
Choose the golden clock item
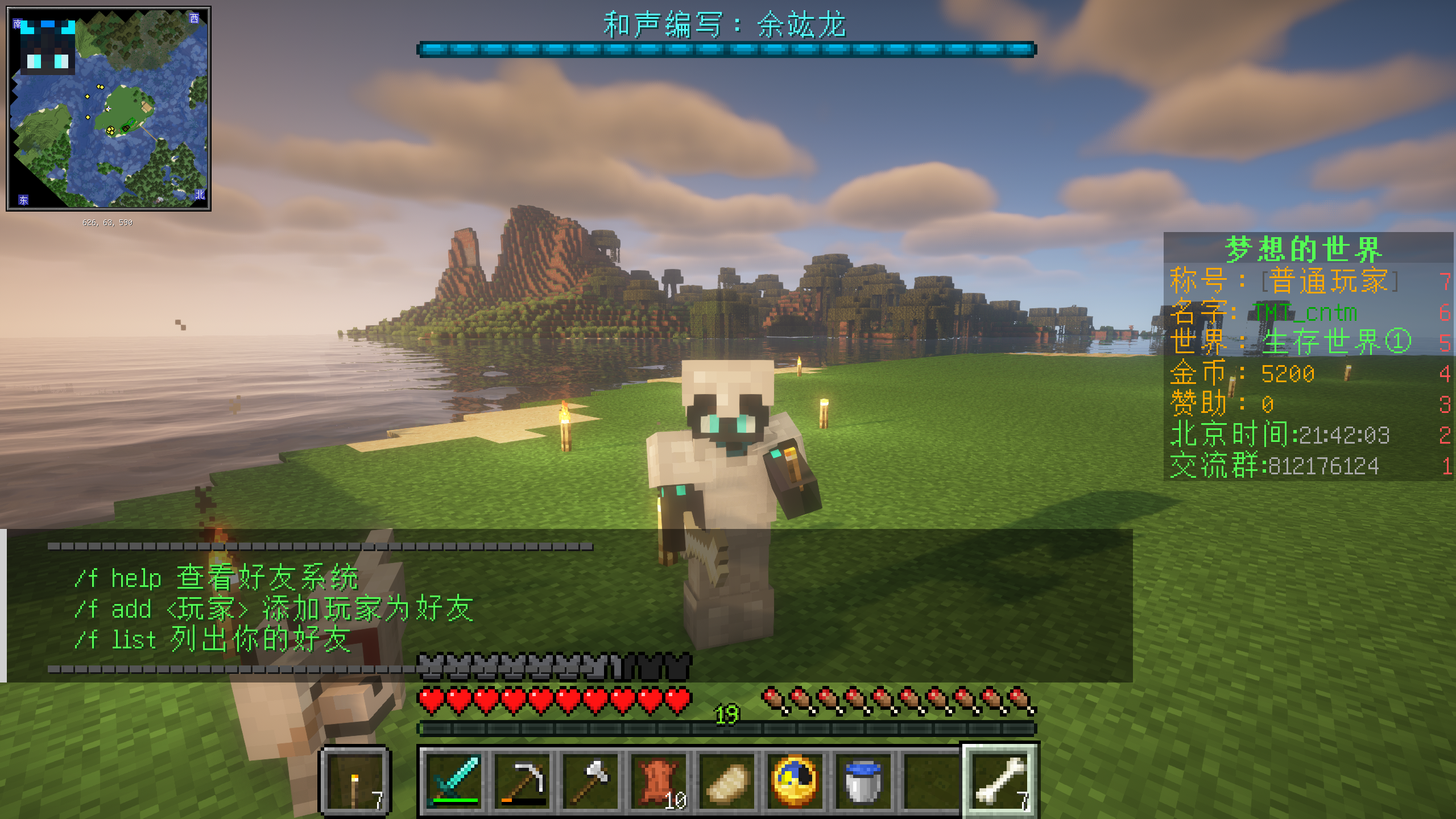coord(795,780)
